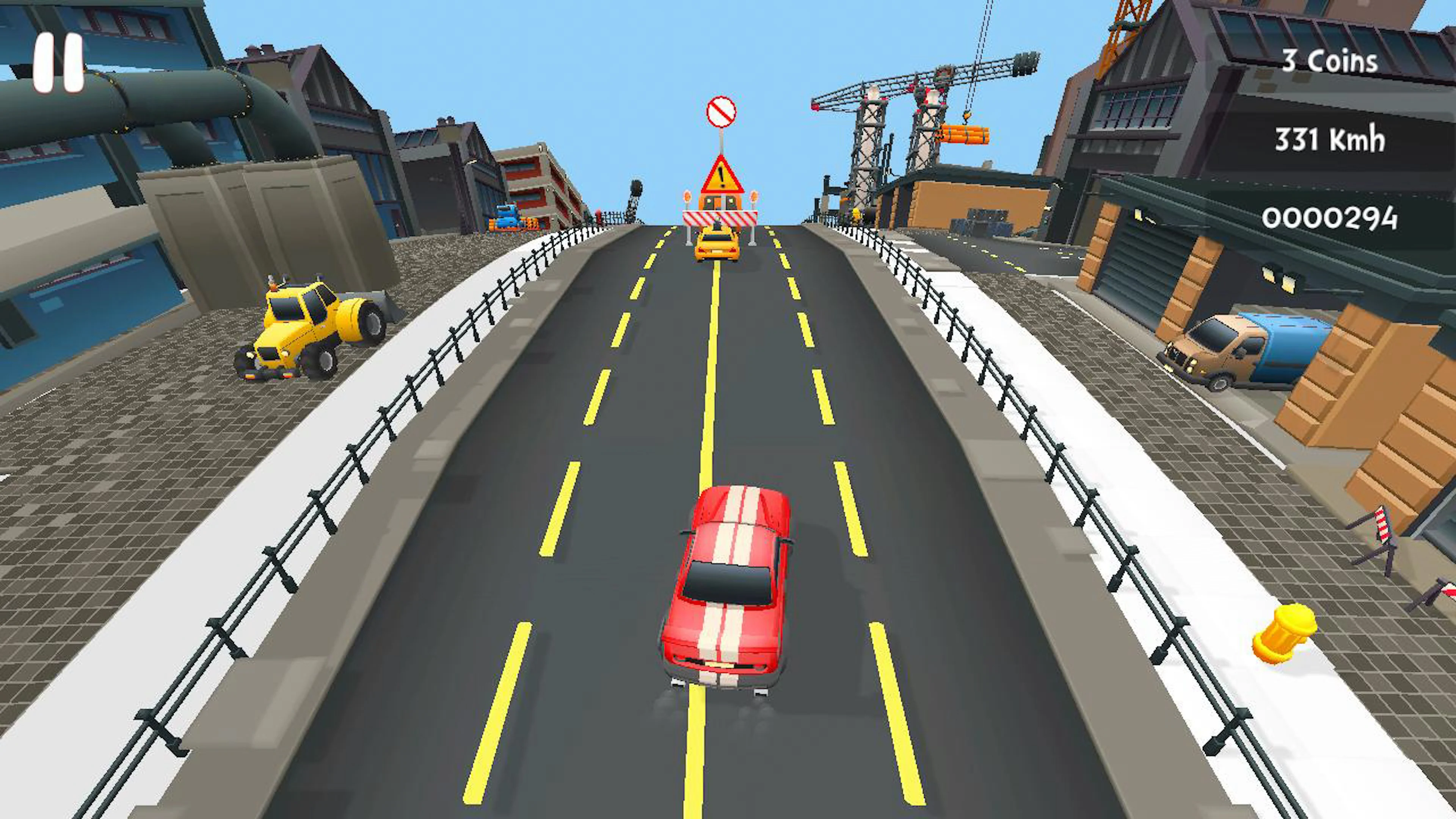Viewport: 1456px width, 819px height.
Task: Enable the roadblock warning lamp on the left
Action: 687,197
